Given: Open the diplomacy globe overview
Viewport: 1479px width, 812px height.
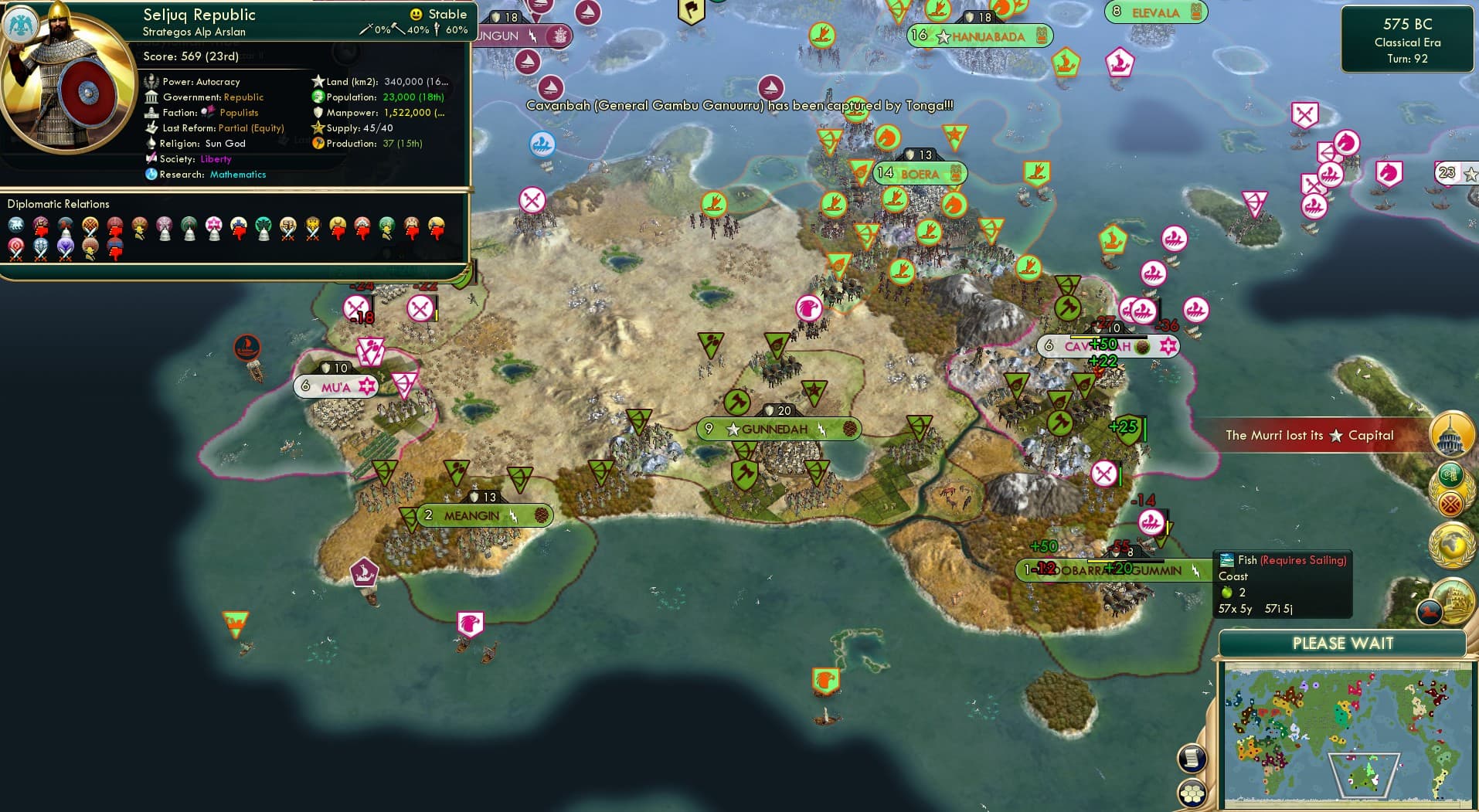Looking at the screenshot, I should coord(1449,545).
